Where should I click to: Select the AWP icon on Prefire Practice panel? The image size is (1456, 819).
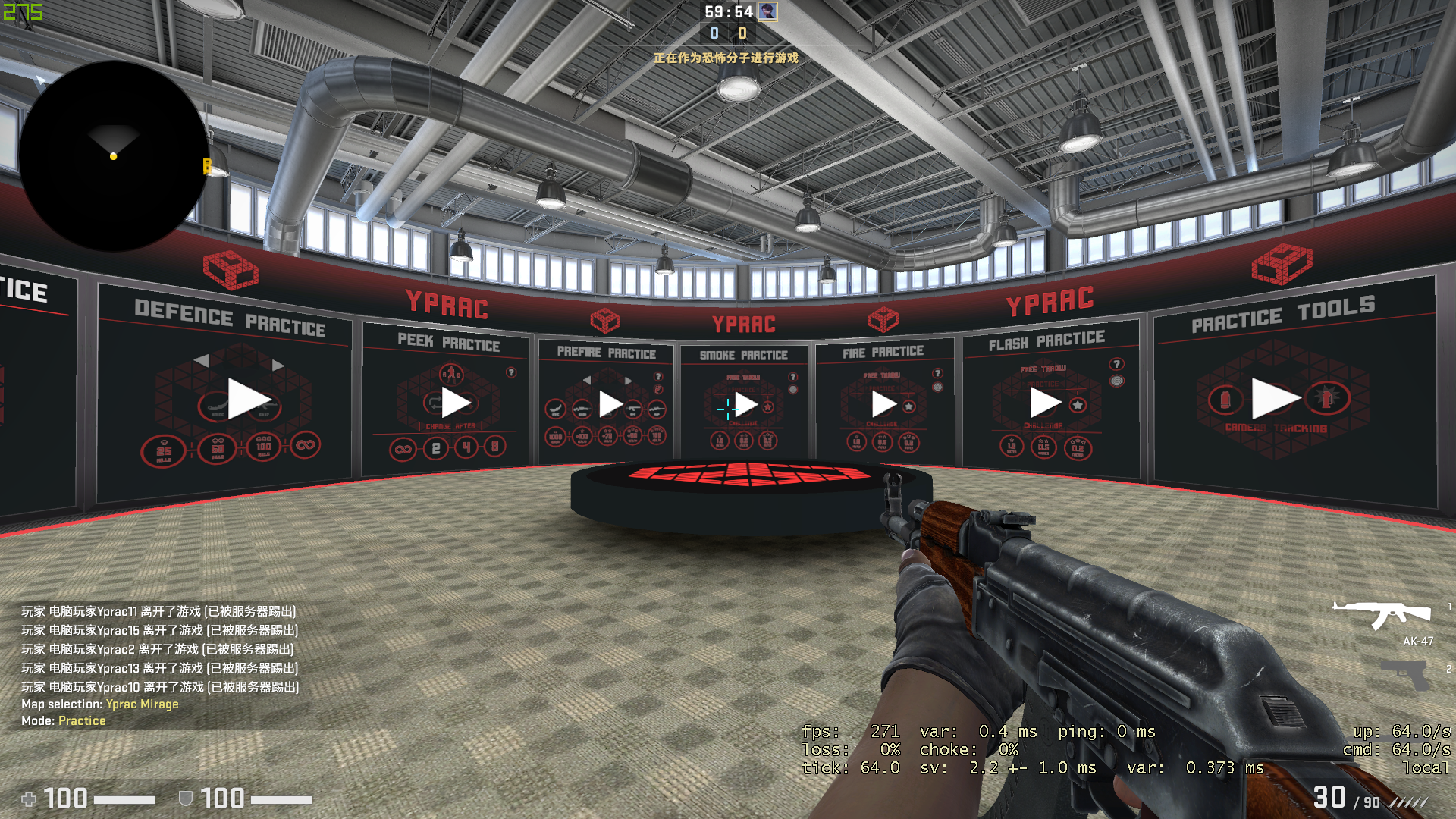point(657,409)
